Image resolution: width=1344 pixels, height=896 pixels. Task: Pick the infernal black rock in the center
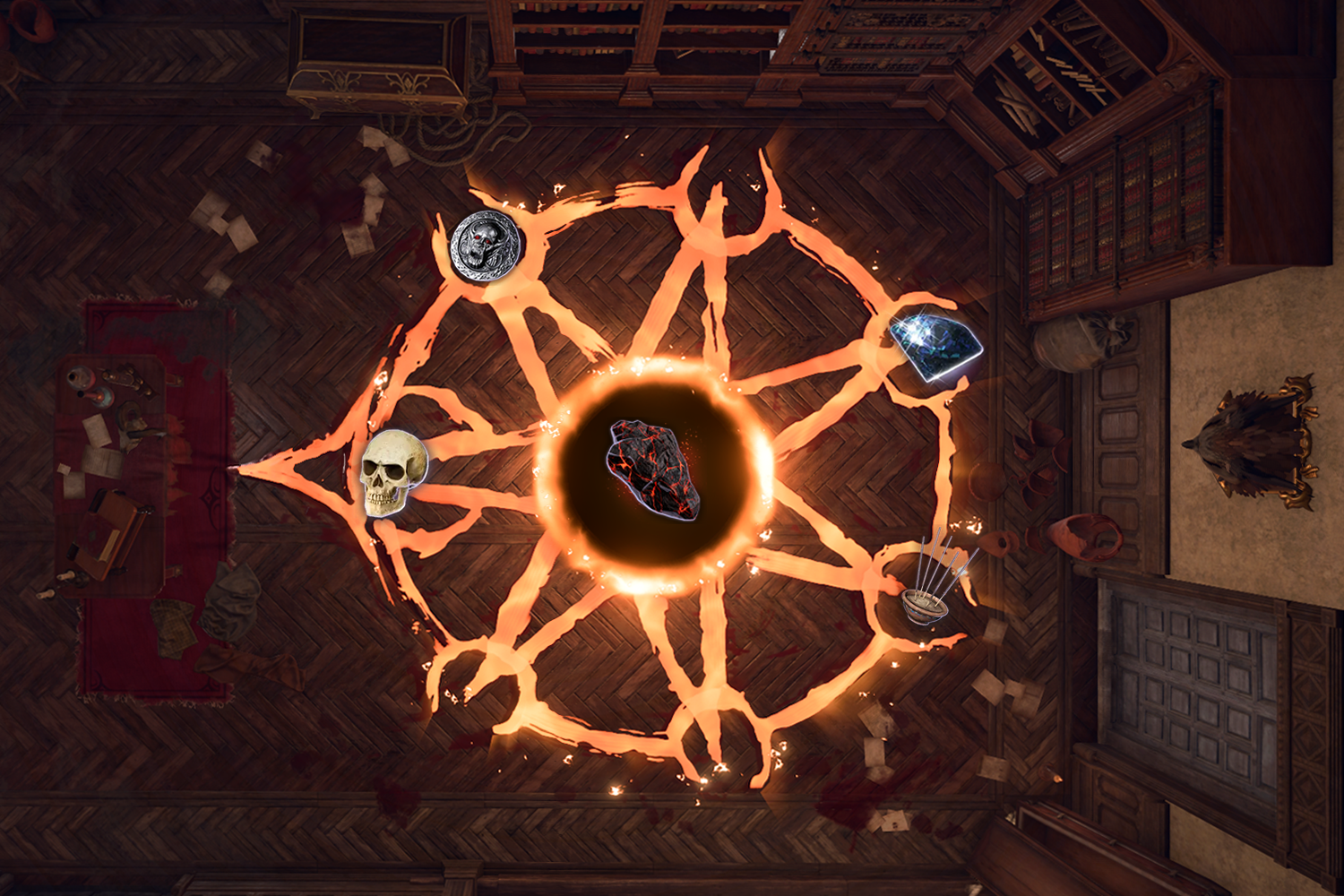click(x=652, y=470)
